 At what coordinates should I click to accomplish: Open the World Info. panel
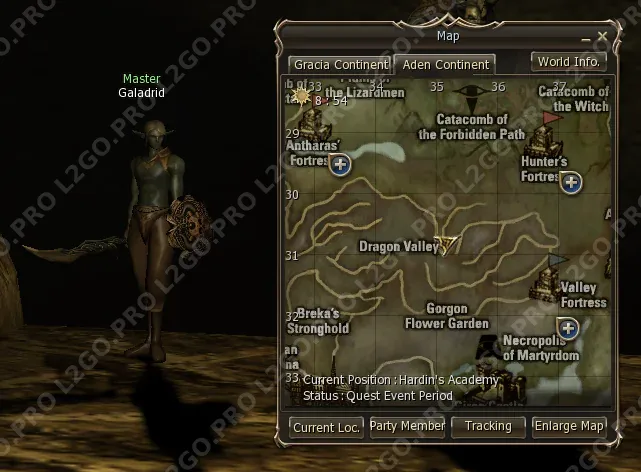(x=568, y=62)
